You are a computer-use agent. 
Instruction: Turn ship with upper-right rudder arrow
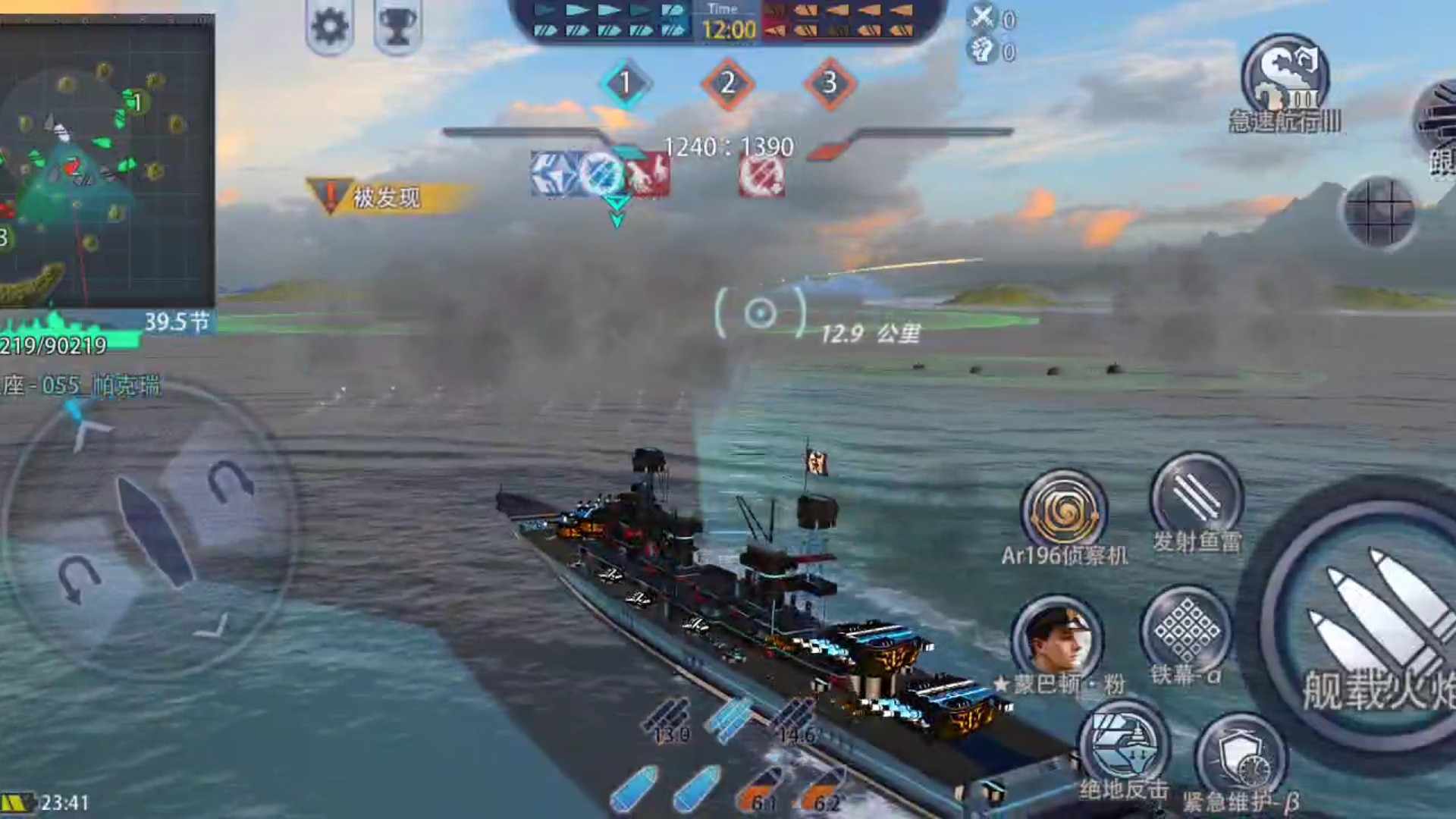[x=228, y=480]
